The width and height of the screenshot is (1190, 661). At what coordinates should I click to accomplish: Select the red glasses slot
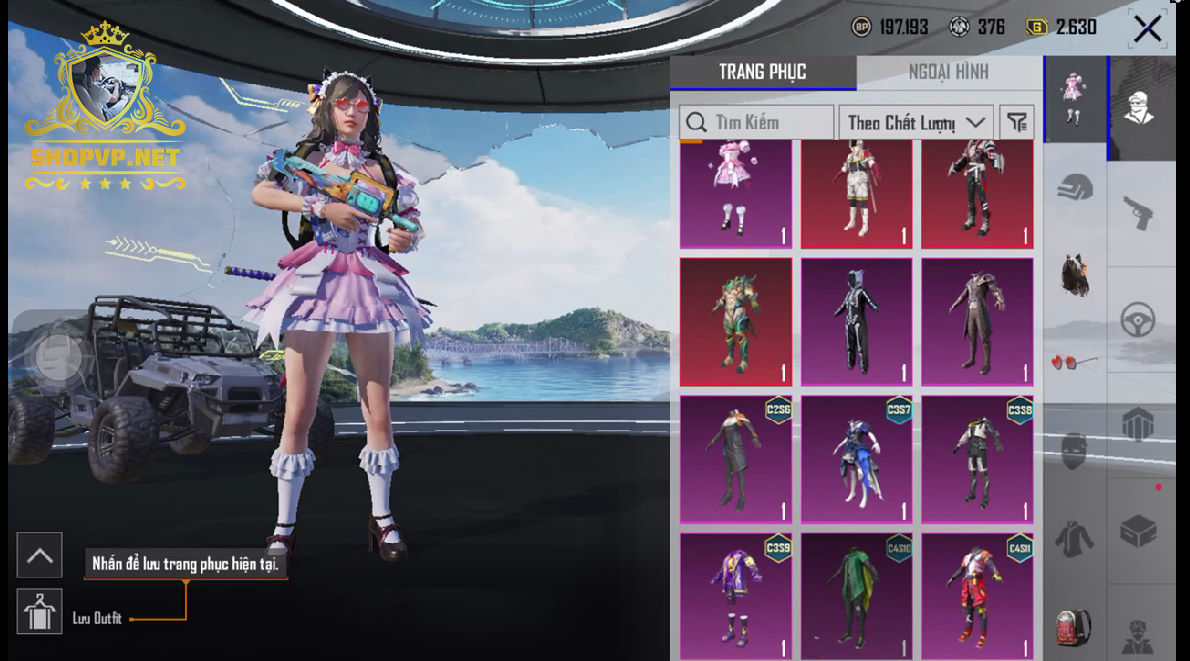1075,361
